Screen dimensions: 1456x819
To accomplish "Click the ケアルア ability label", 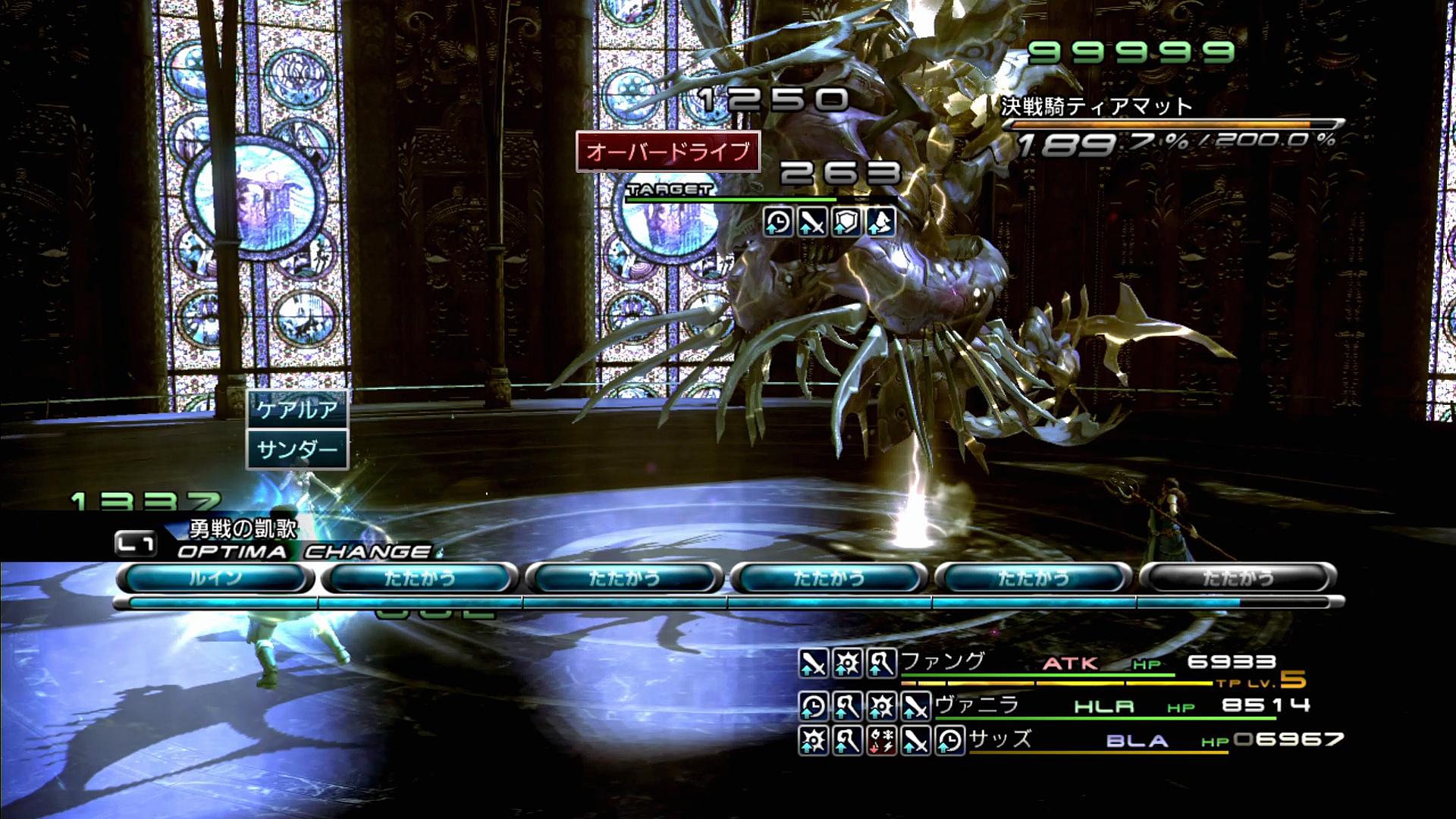I will pyautogui.click(x=297, y=410).
